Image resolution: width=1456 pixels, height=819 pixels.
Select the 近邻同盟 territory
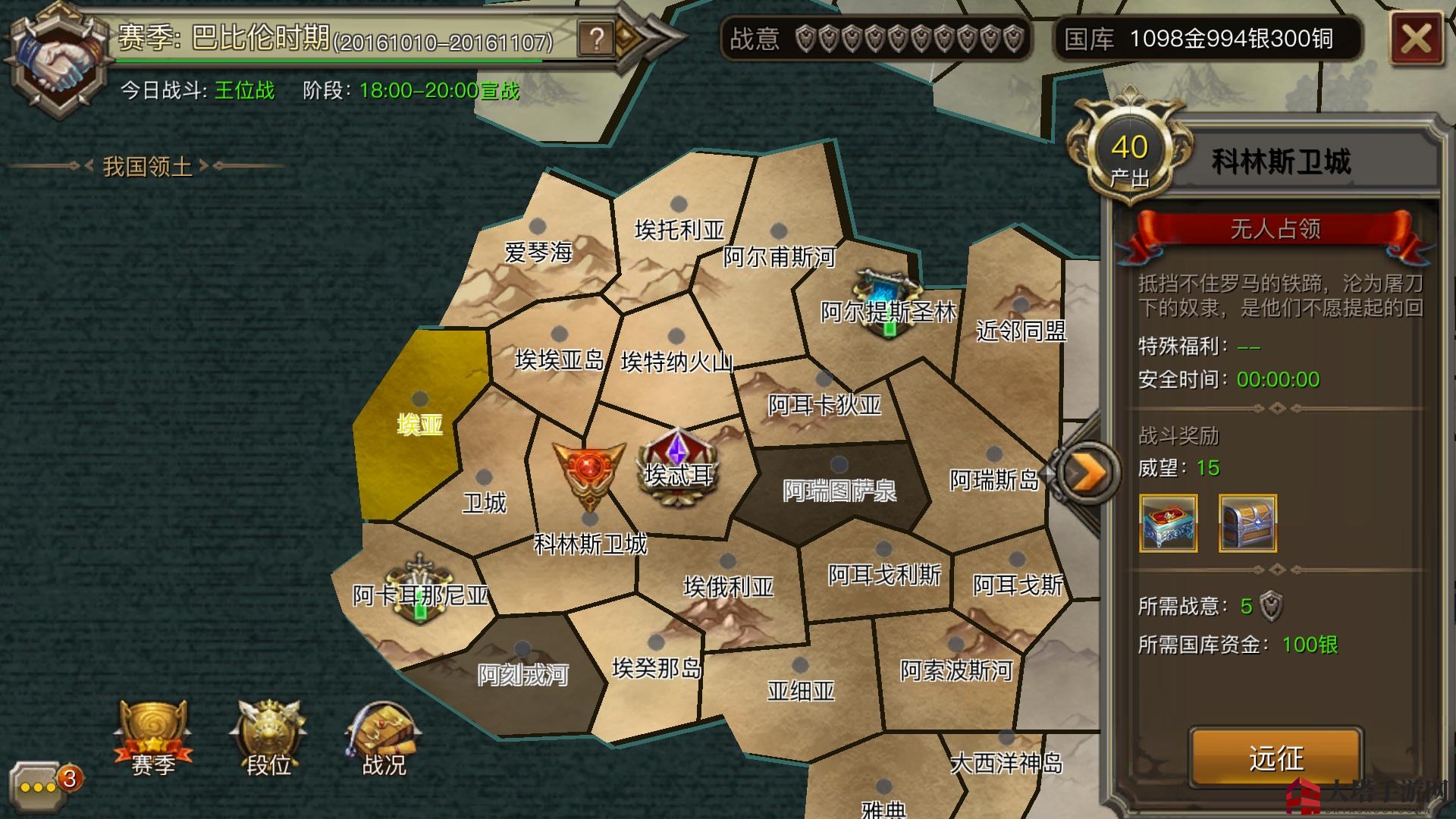coord(1020,329)
